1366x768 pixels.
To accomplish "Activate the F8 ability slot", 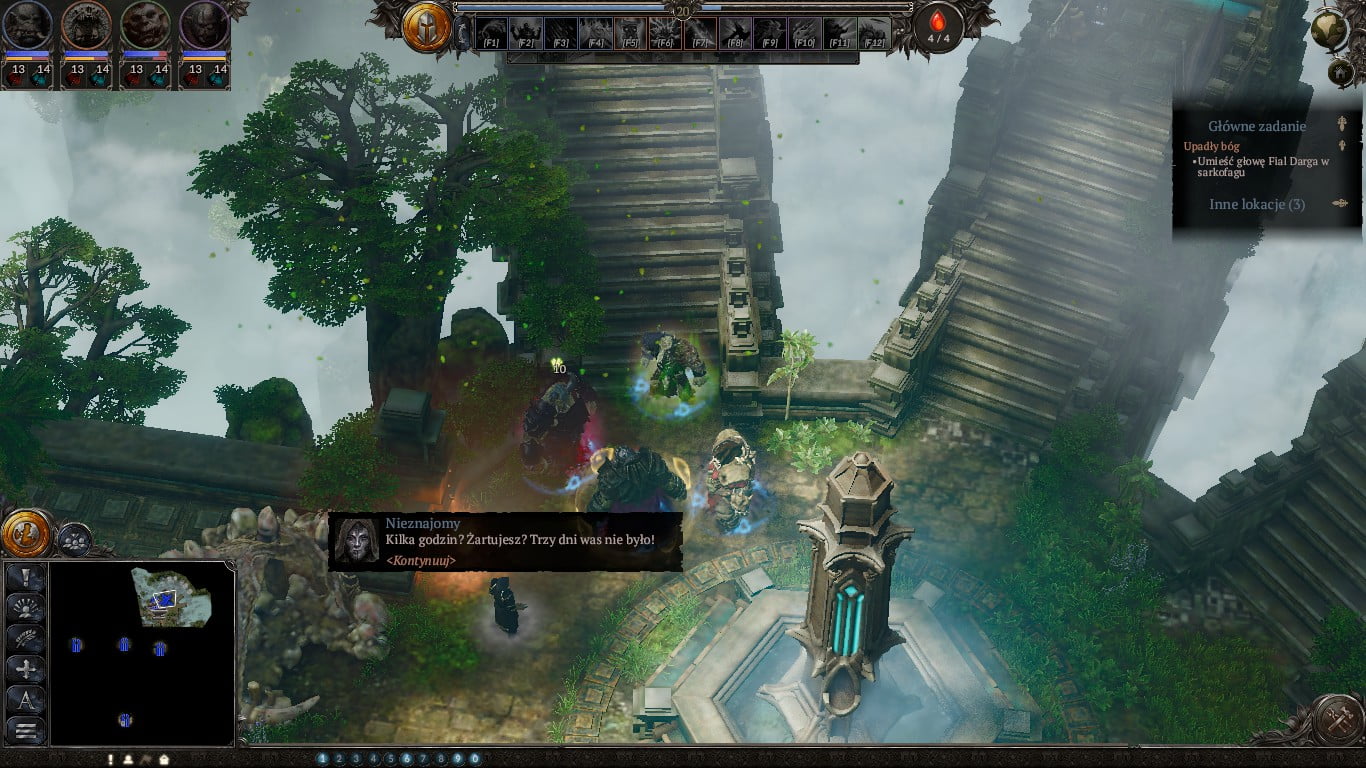I will click(x=735, y=33).
